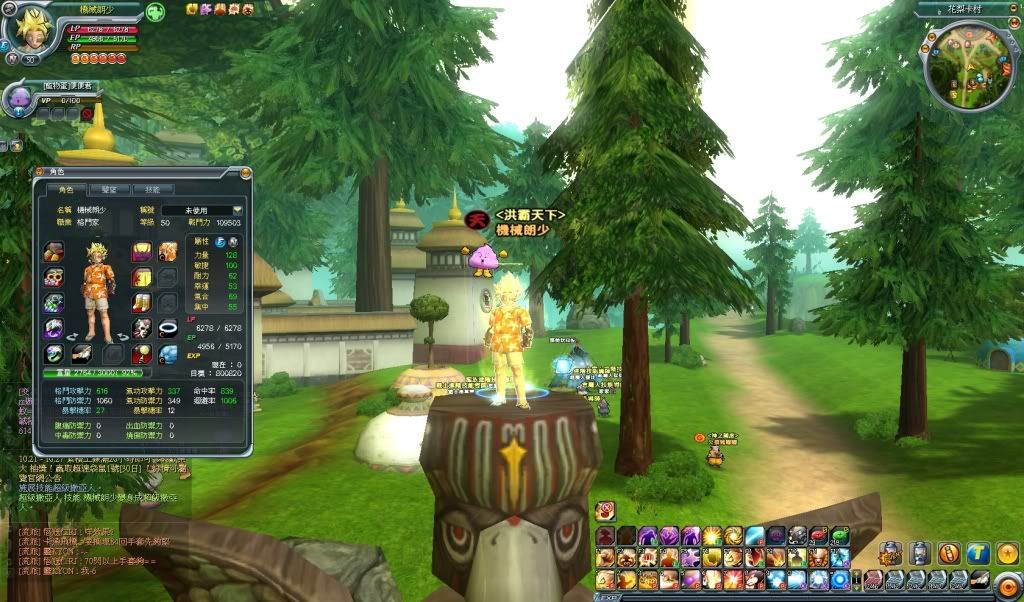Click the green muscle-arm icon beside player name

(x=155, y=12)
